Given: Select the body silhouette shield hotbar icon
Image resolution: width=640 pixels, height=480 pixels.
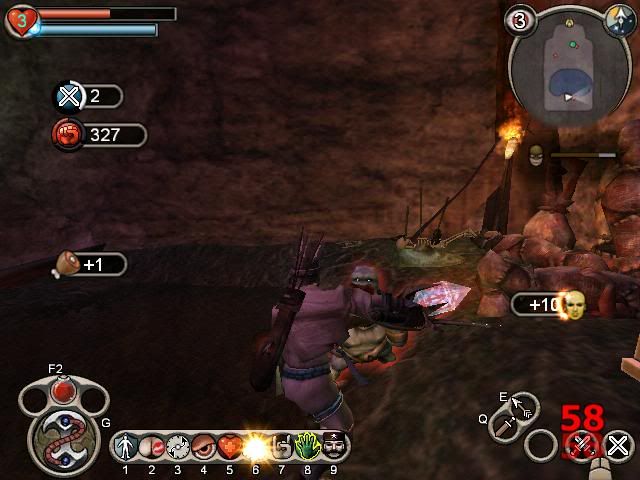Looking at the screenshot, I should [126, 446].
